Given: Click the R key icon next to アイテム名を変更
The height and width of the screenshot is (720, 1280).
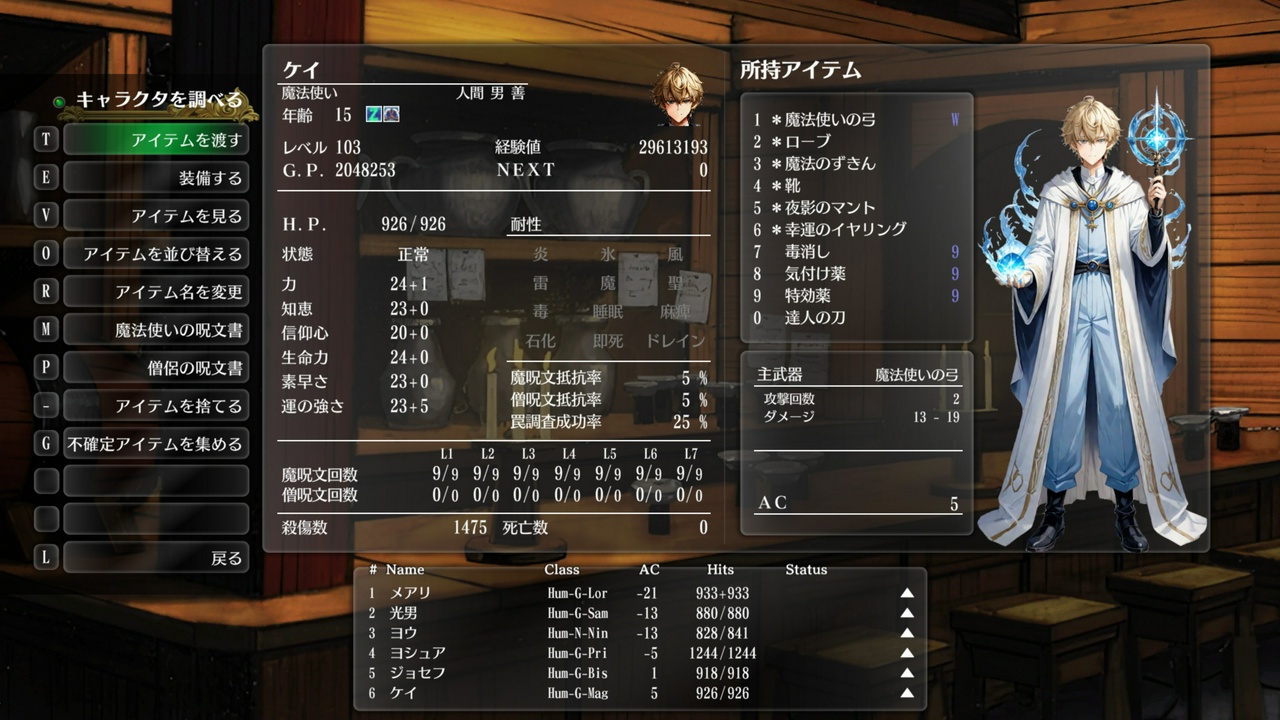Looking at the screenshot, I should (x=46, y=291).
